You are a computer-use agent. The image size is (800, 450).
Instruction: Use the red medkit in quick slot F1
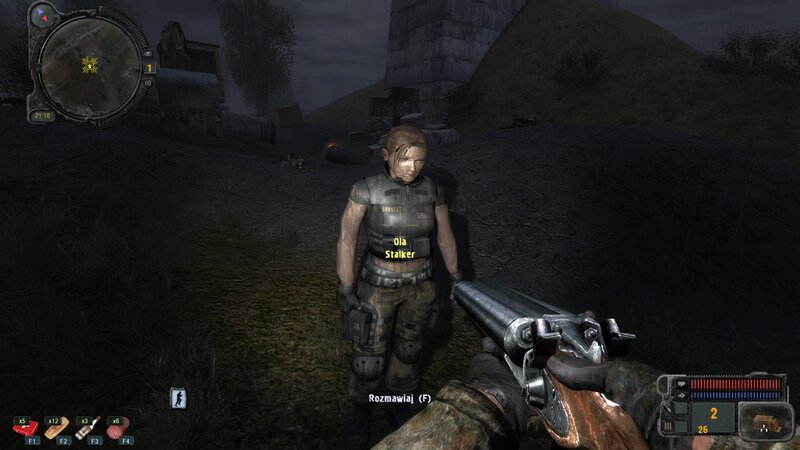pyautogui.click(x=24, y=427)
